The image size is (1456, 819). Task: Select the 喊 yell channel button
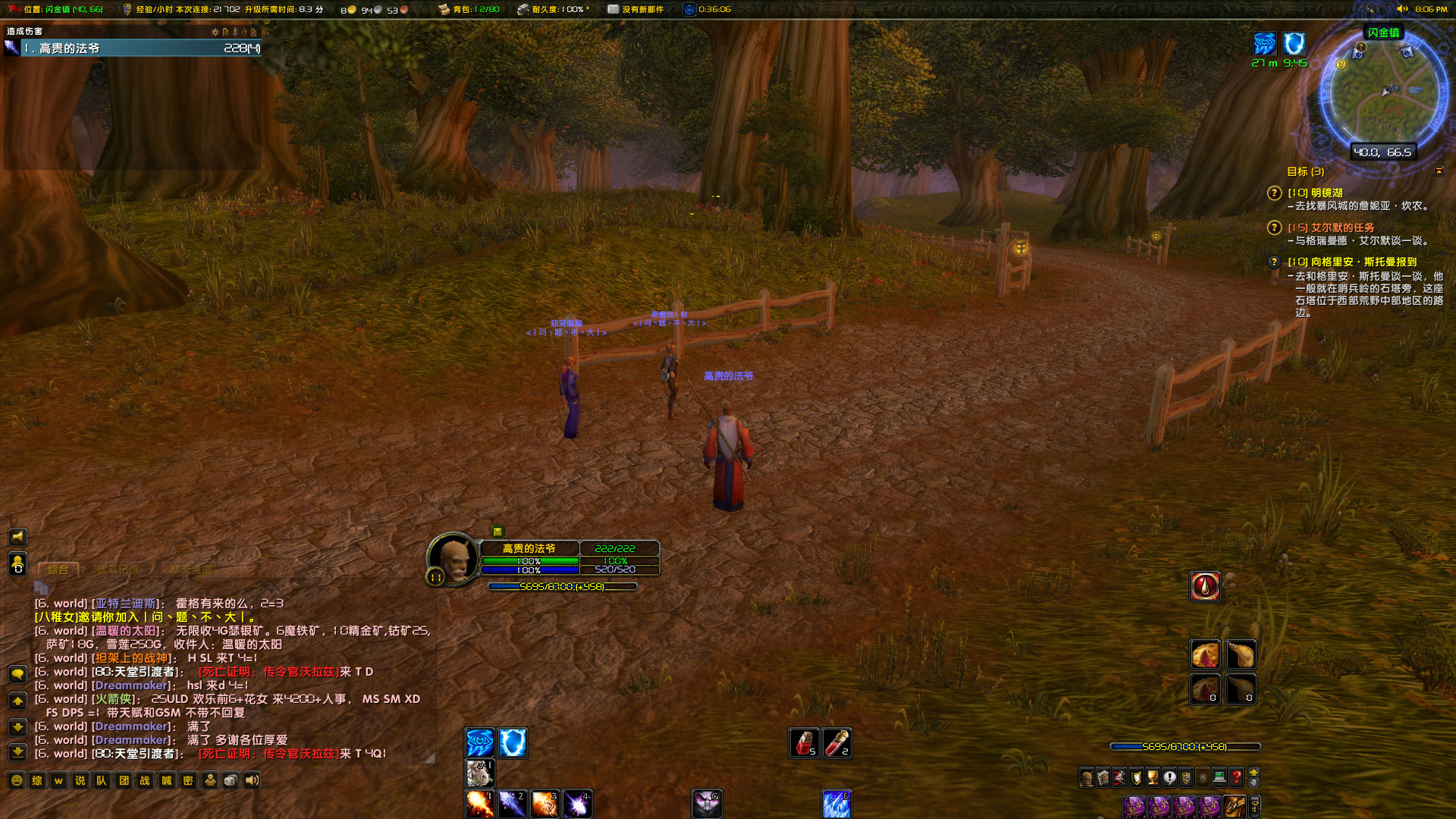(167, 780)
